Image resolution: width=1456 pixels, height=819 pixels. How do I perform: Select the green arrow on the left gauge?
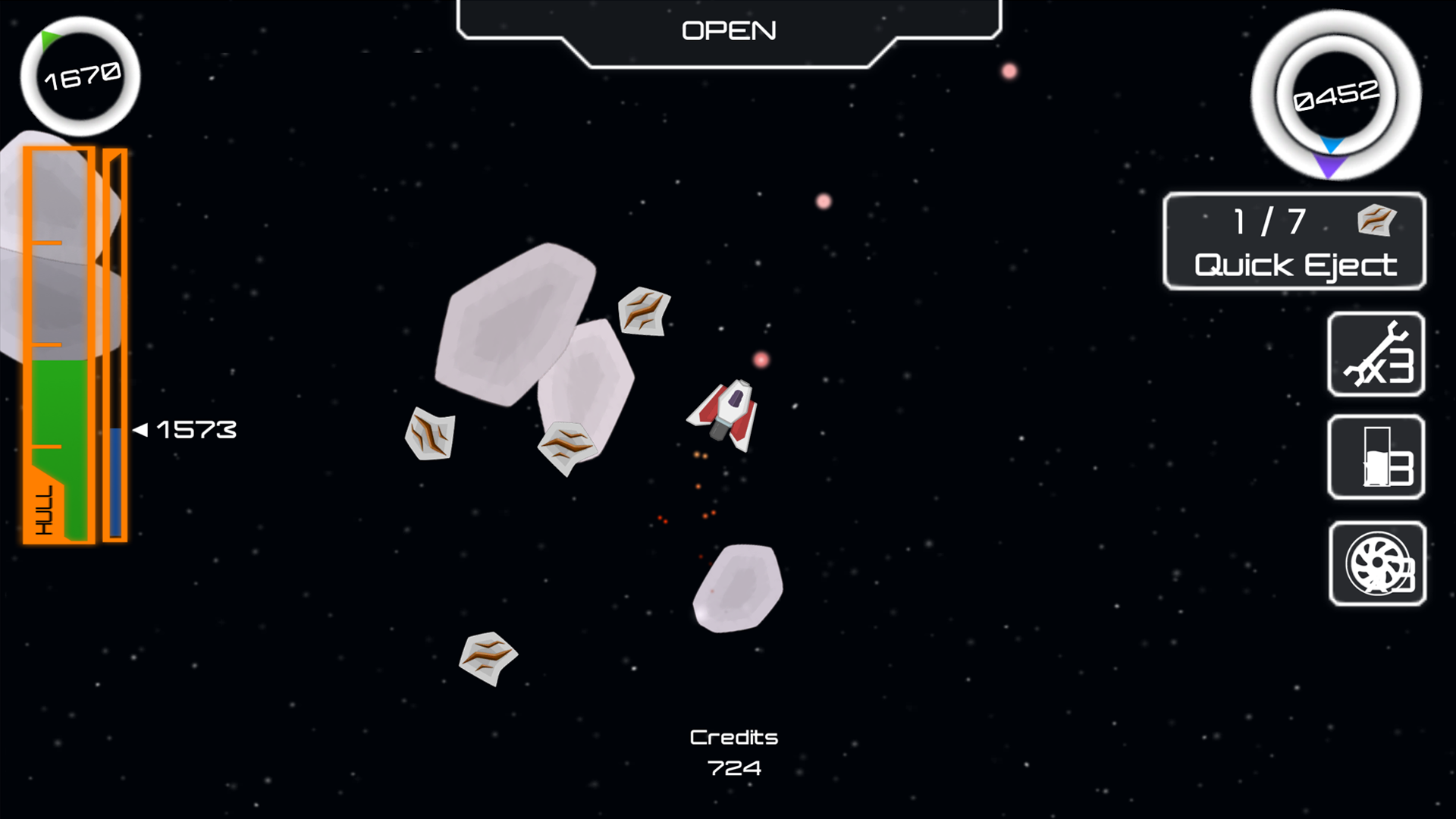point(49,39)
